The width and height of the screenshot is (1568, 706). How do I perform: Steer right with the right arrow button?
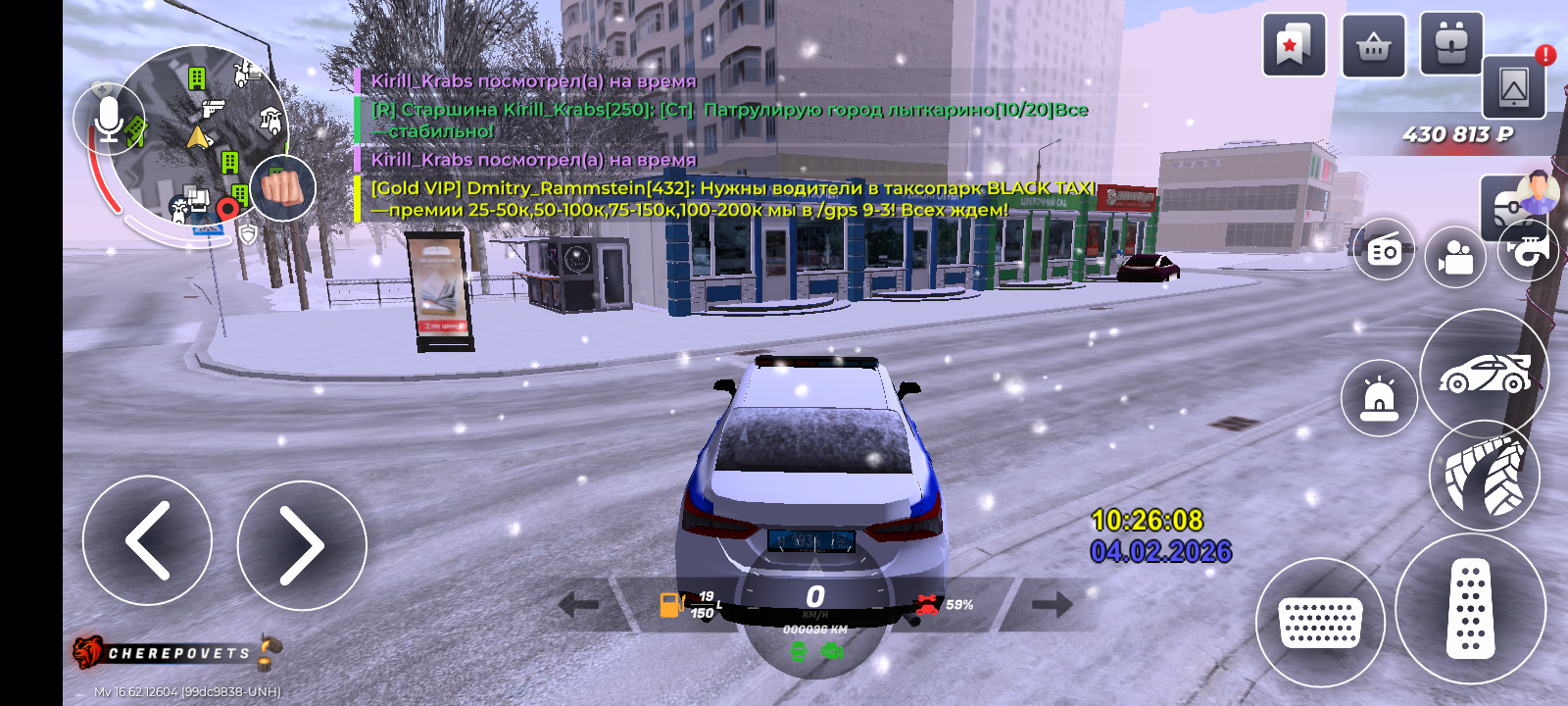[302, 545]
